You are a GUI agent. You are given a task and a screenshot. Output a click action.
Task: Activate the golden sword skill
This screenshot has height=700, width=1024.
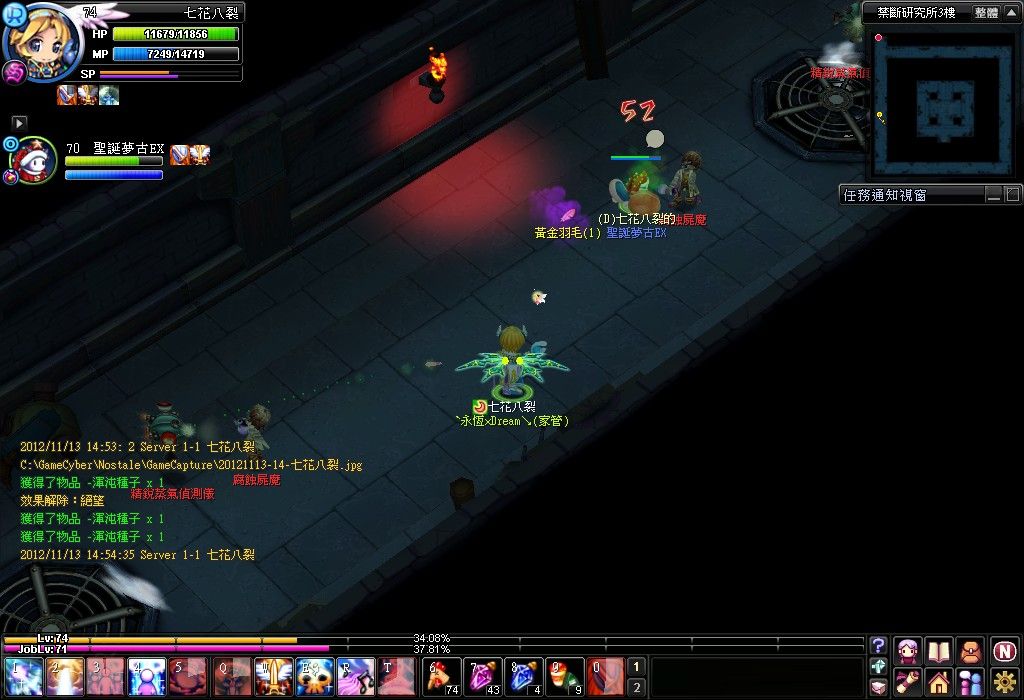(272, 676)
